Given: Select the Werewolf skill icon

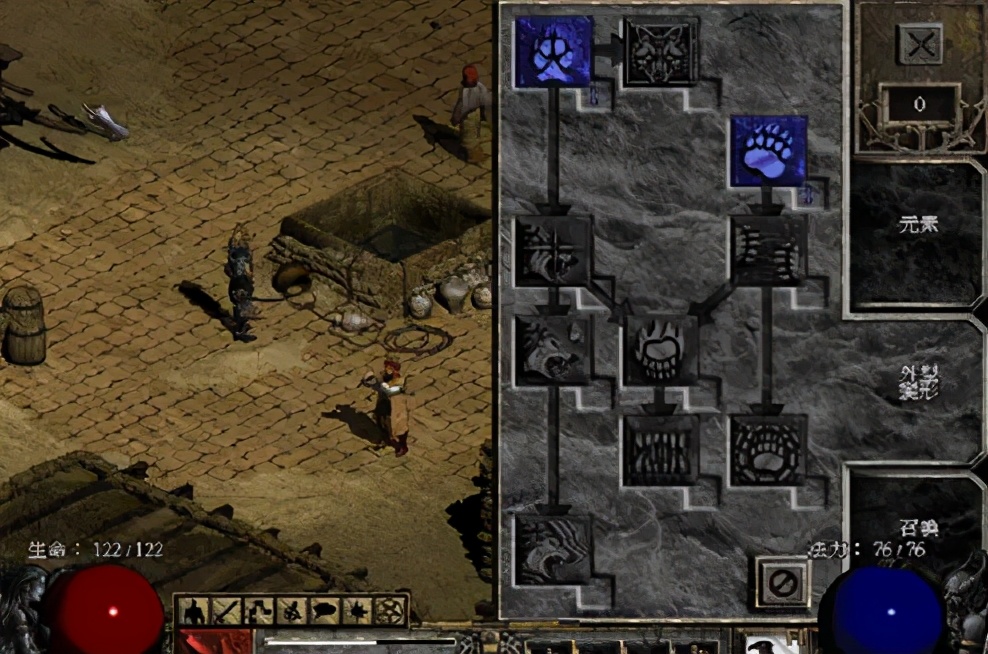Looking at the screenshot, I should point(554,52).
